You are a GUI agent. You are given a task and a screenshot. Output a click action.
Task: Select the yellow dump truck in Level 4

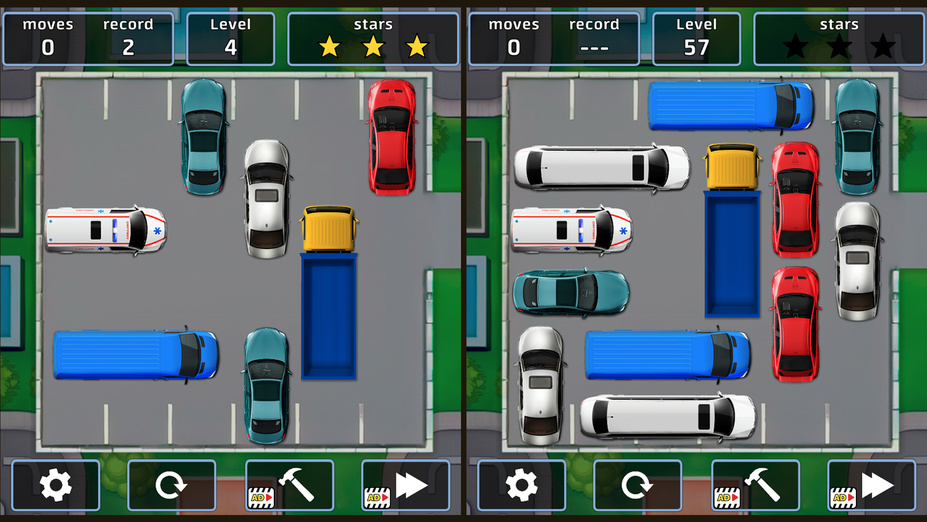pyautogui.click(x=329, y=292)
